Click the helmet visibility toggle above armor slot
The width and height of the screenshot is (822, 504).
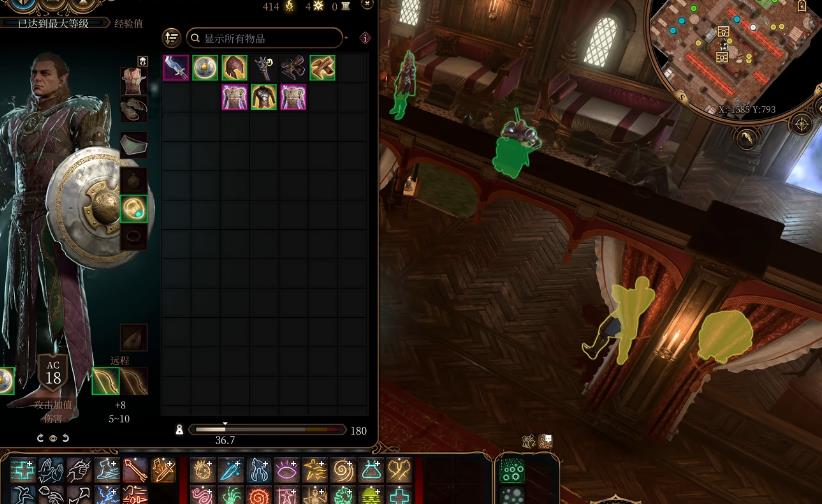click(x=143, y=63)
